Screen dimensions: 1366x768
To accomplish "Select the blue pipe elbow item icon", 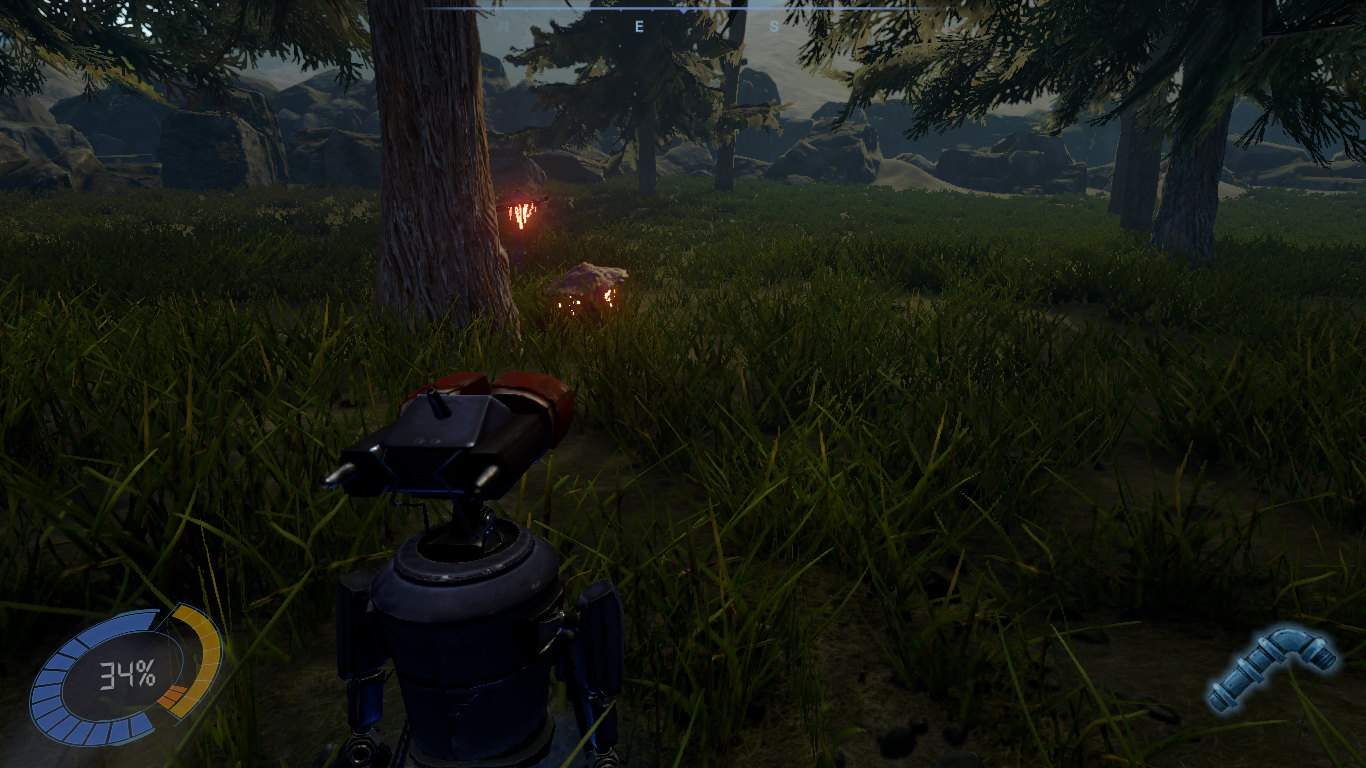I will (1270, 667).
